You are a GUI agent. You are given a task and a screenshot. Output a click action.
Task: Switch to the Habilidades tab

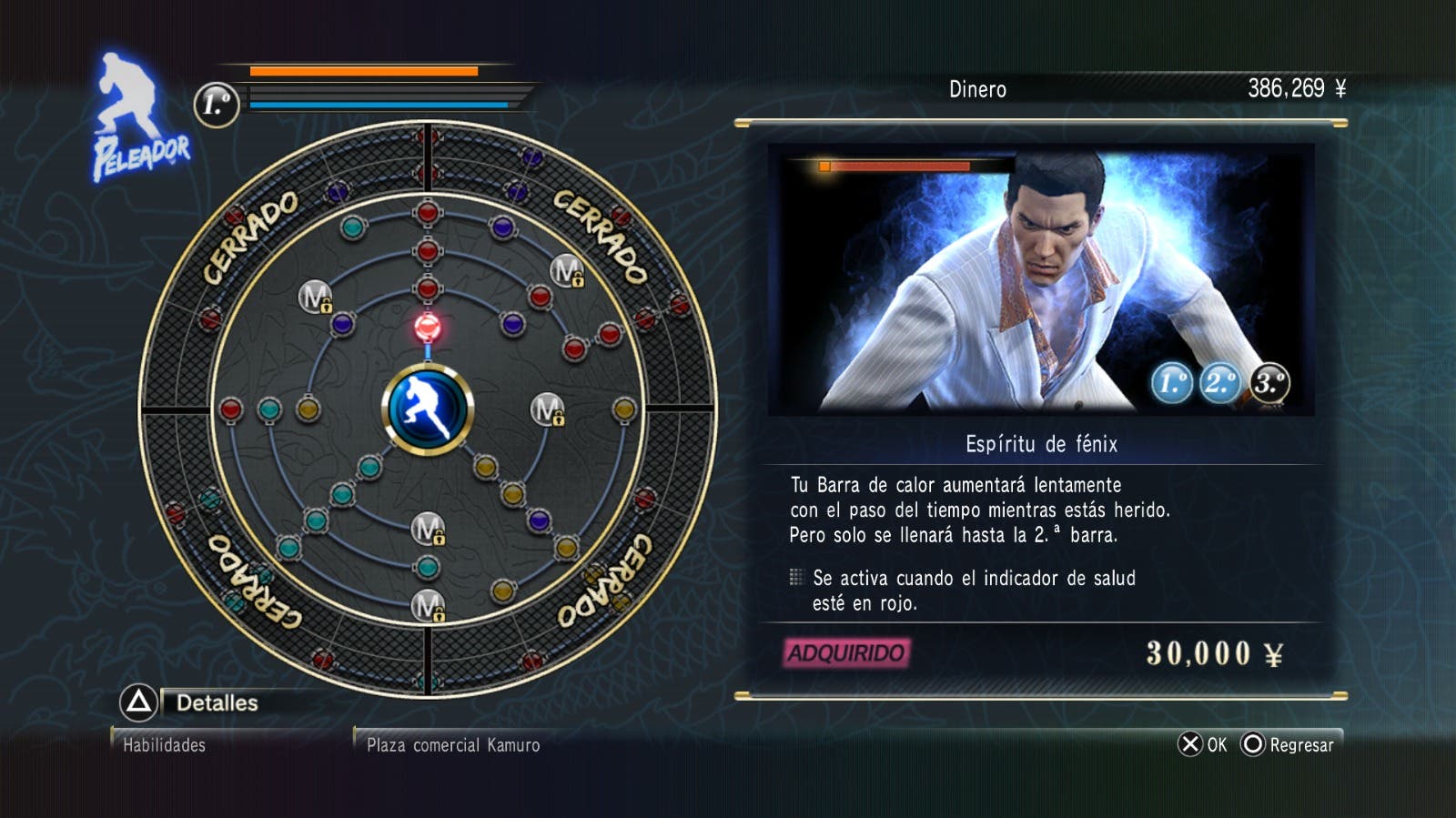point(164,744)
